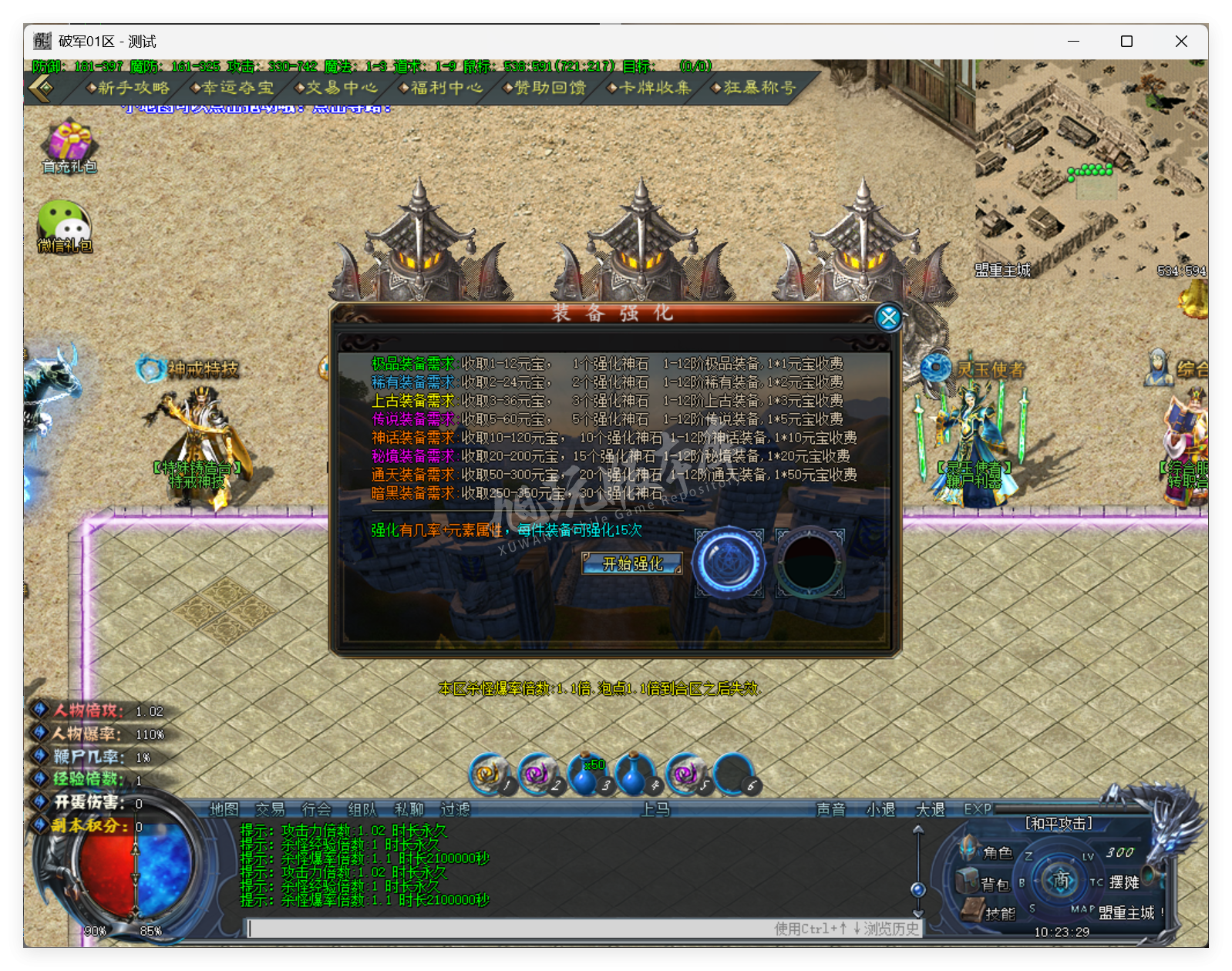Collapse the top menu bar arrow
The image size is (1232, 971).
click(x=41, y=88)
